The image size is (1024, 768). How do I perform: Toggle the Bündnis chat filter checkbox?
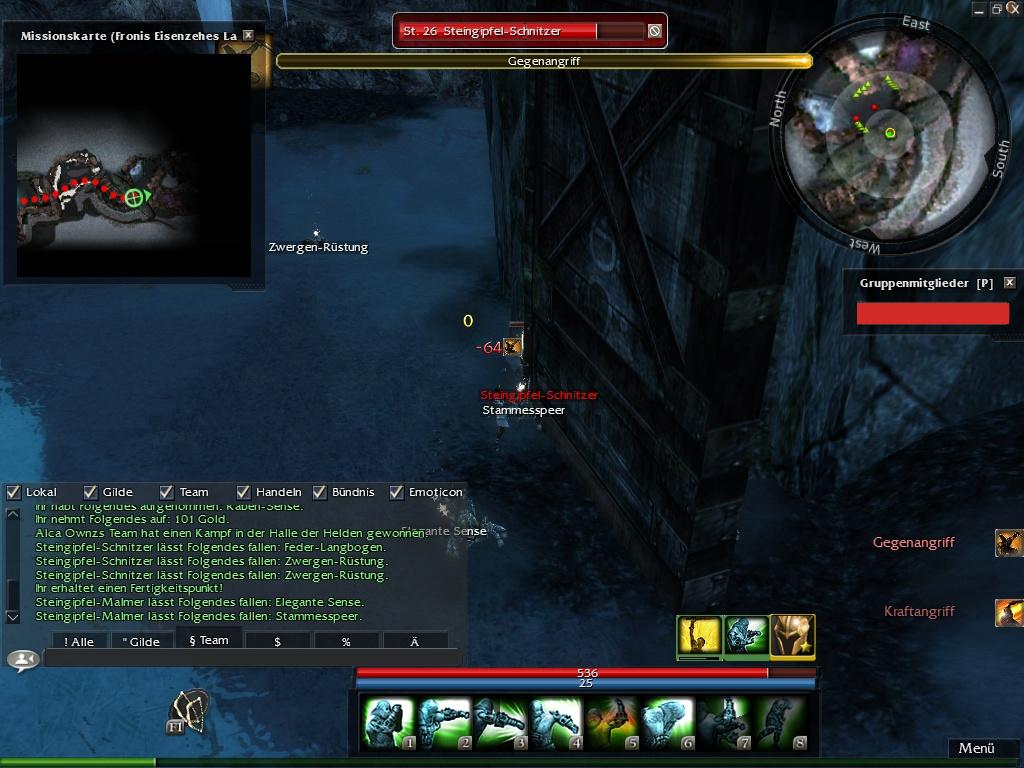pyautogui.click(x=320, y=492)
